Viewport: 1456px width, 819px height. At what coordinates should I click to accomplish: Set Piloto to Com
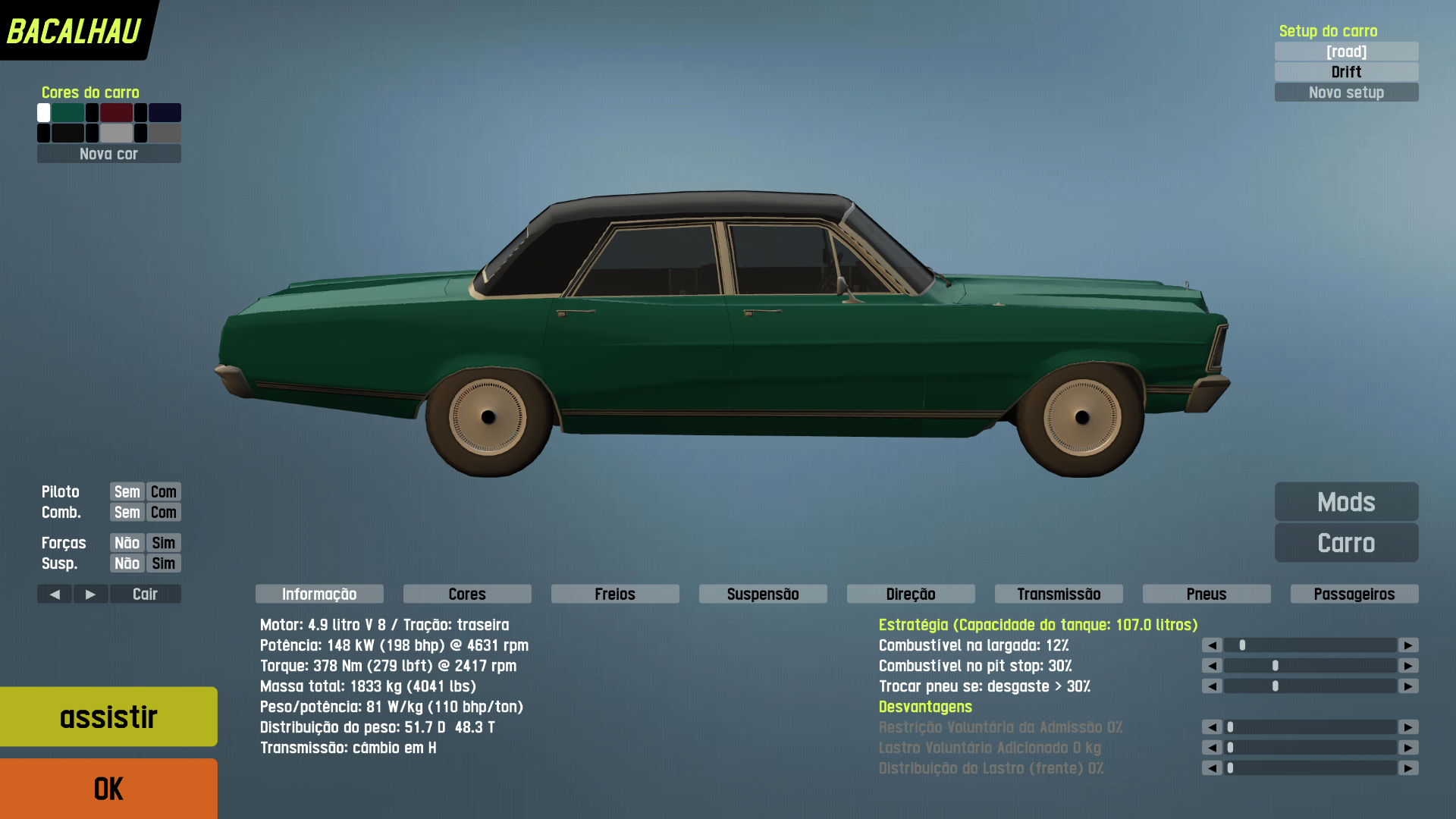point(163,491)
